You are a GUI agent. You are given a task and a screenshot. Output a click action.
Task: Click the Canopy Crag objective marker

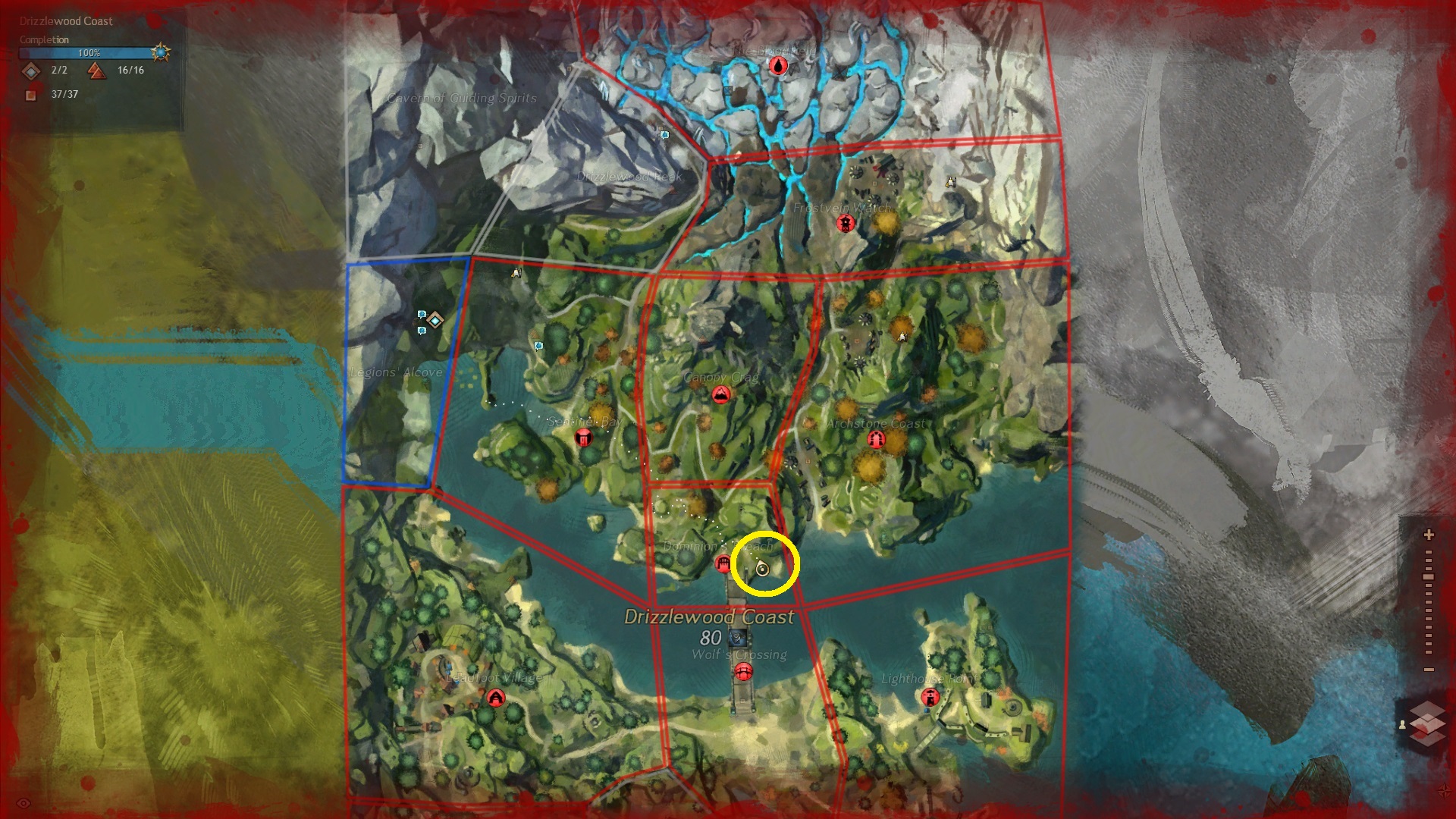[x=720, y=394]
